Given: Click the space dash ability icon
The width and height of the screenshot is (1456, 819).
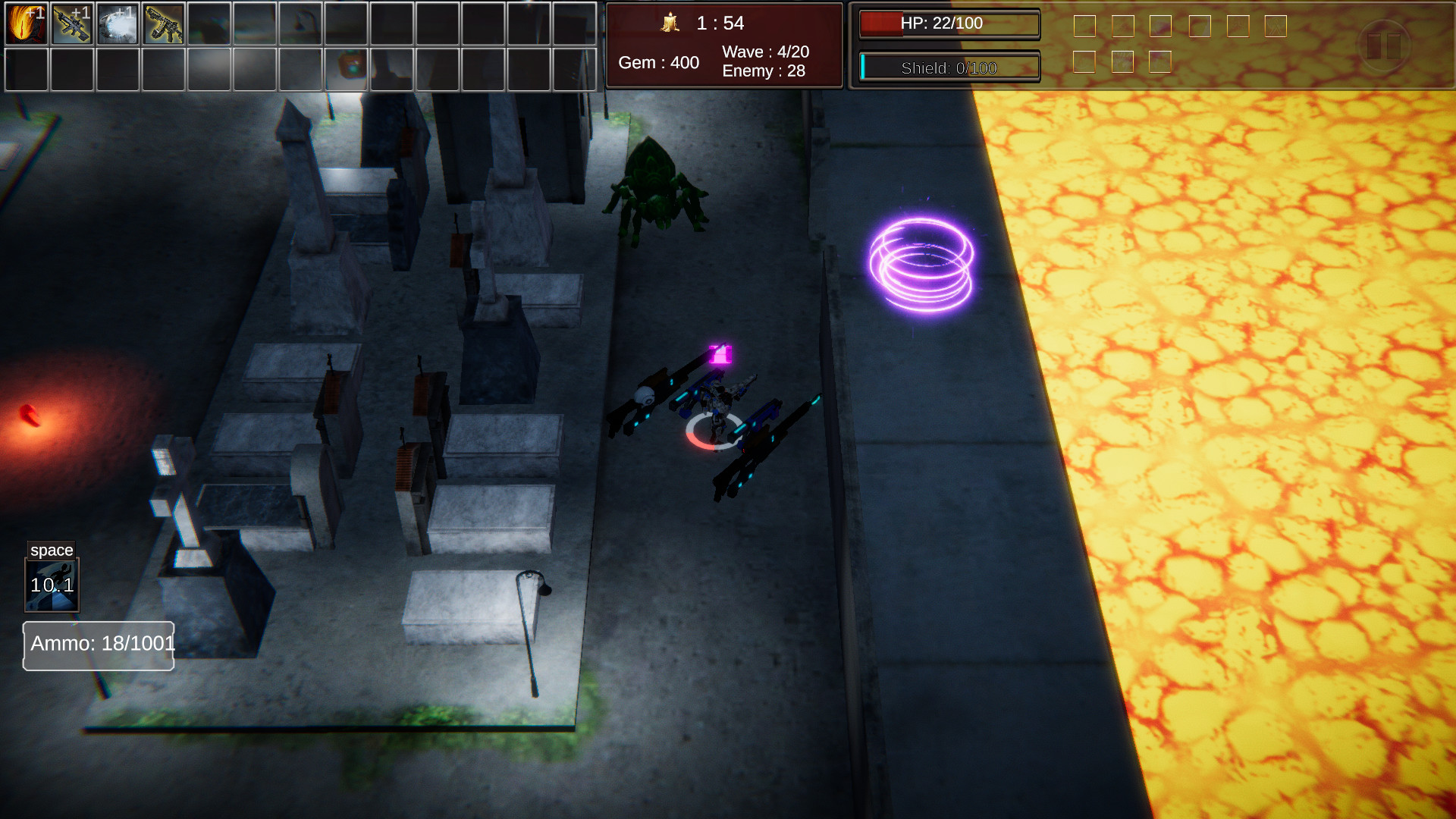Looking at the screenshot, I should pos(53,584).
